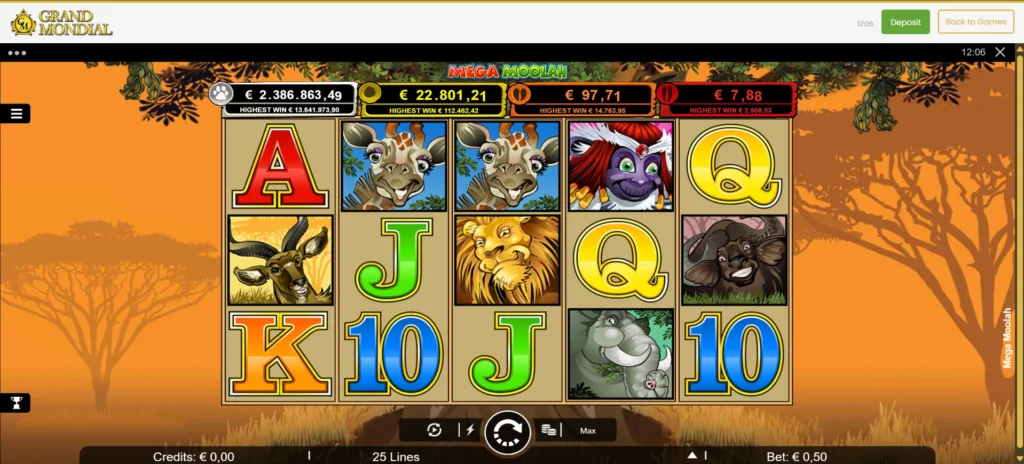Open the coin stack bet settings
The height and width of the screenshot is (464, 1024).
[548, 430]
